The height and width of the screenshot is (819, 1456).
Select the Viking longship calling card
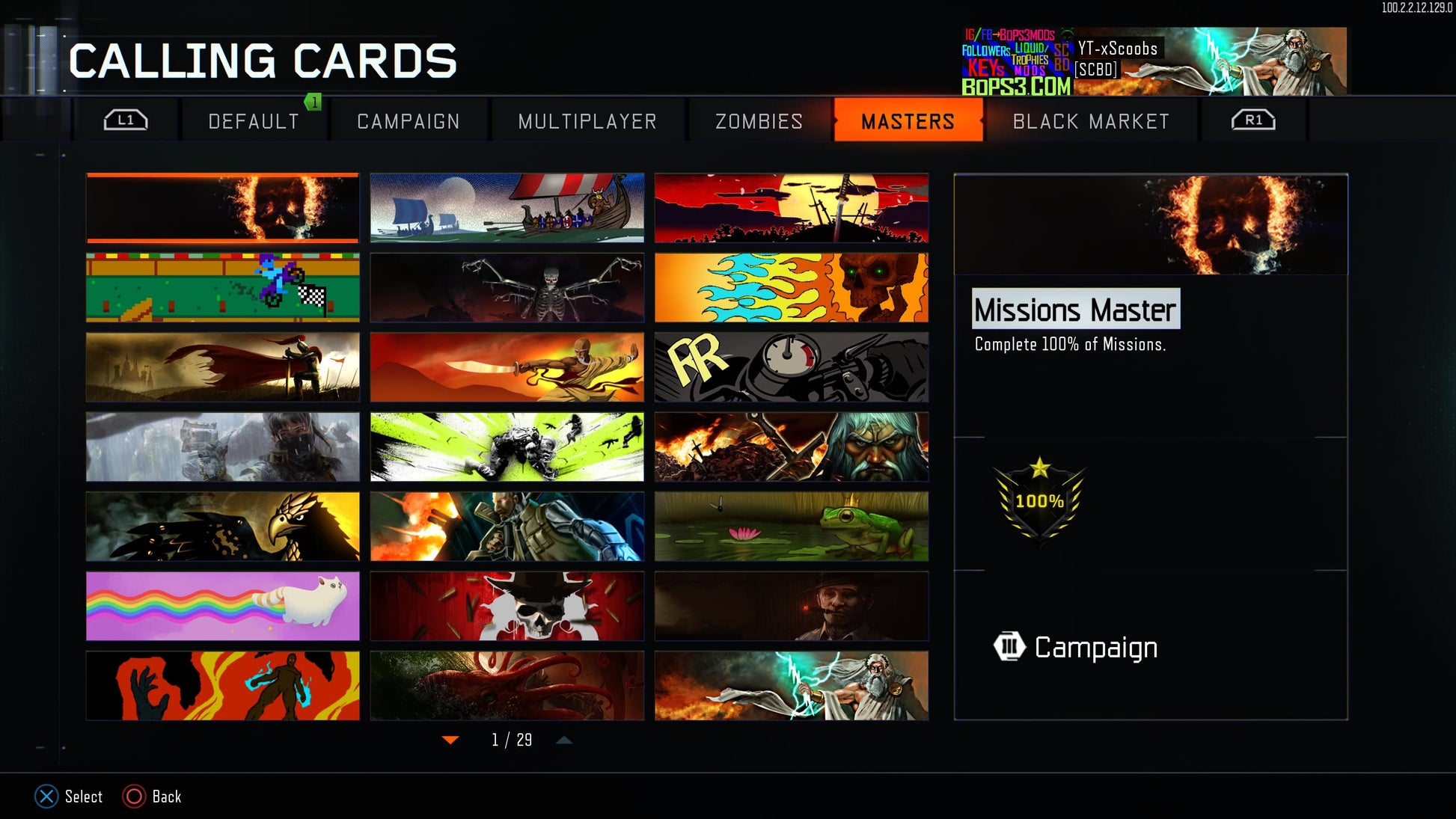[x=507, y=208]
